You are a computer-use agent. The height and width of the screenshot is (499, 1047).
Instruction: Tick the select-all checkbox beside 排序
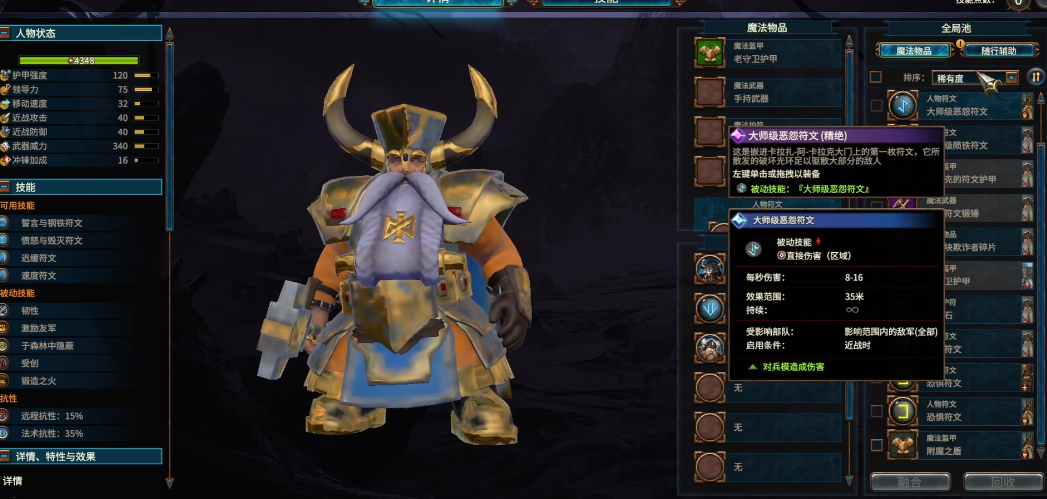pyautogui.click(x=876, y=77)
